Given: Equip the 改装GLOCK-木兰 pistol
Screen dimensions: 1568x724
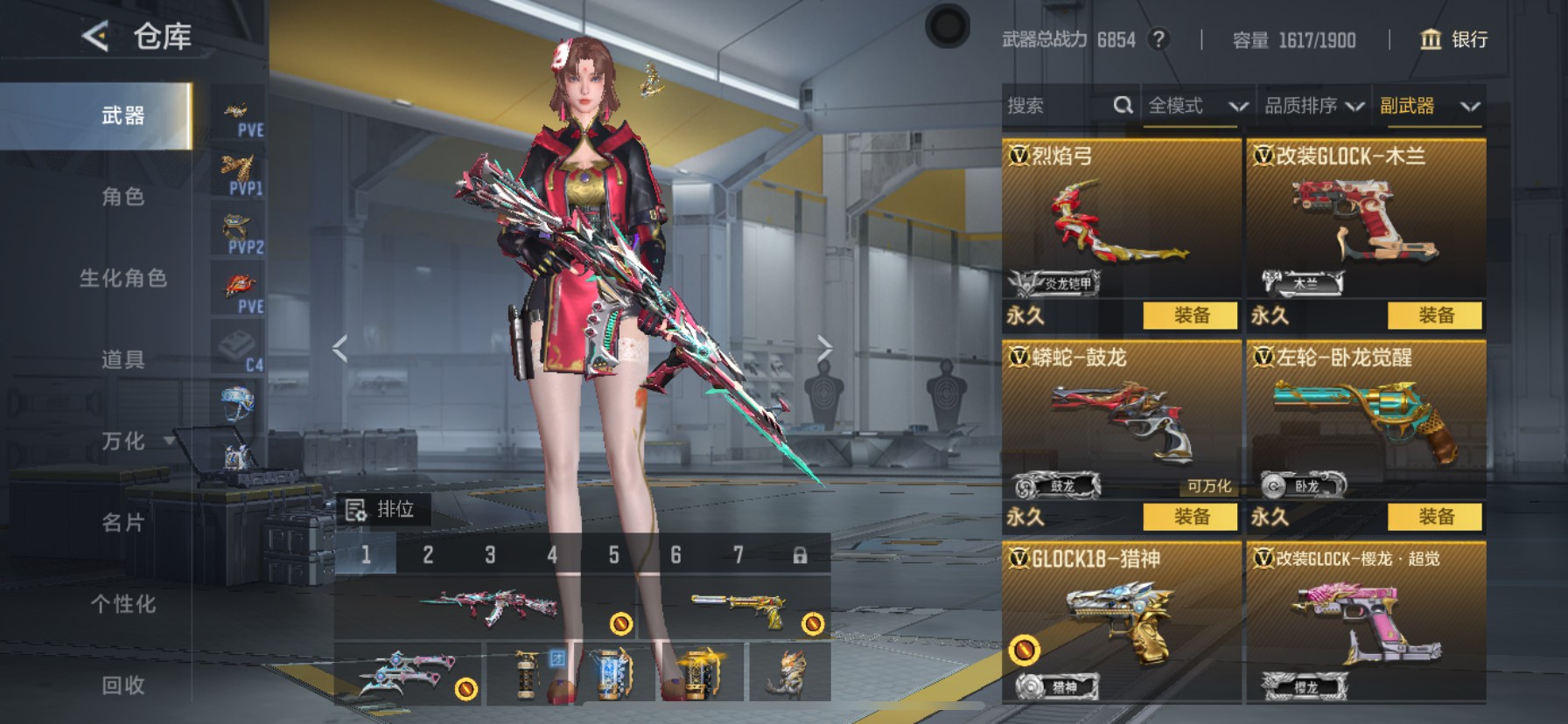Looking at the screenshot, I should click(1435, 316).
